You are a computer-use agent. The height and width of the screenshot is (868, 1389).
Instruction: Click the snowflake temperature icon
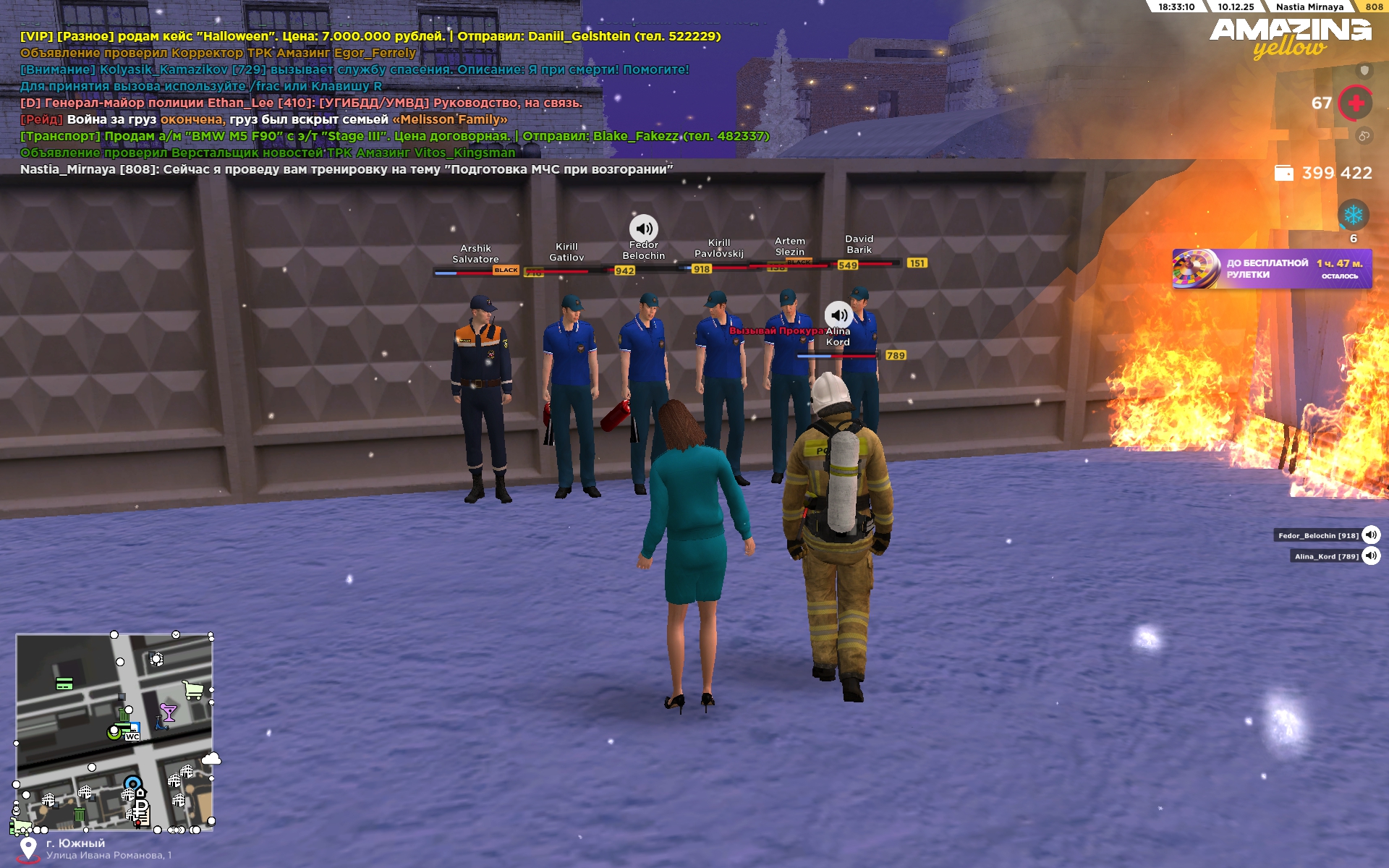[1353, 215]
